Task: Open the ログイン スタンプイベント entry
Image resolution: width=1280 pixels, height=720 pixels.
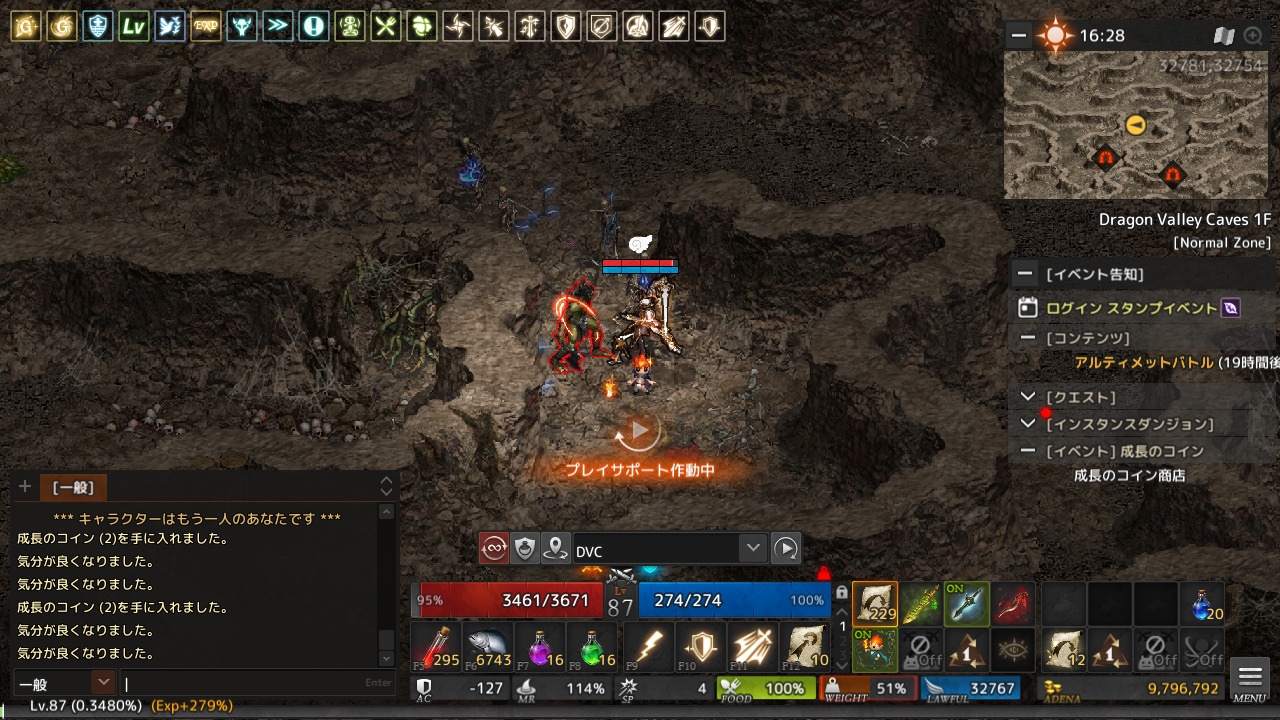Action: (1131, 308)
